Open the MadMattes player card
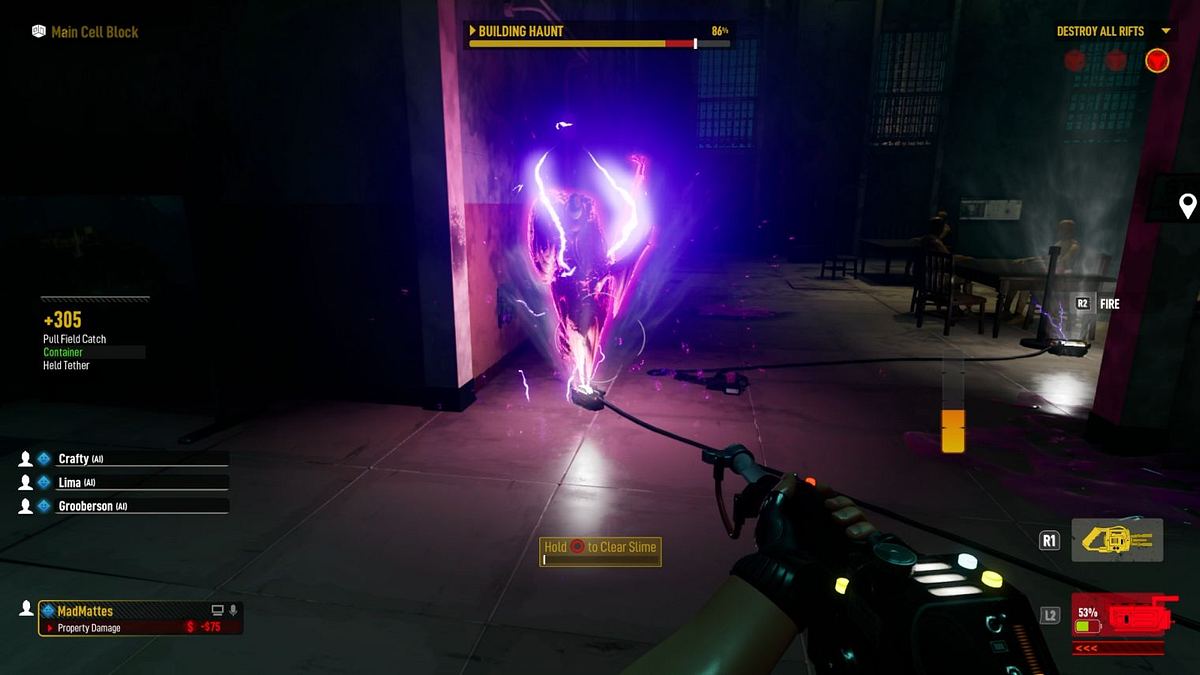This screenshot has width=1200, height=675. tap(140, 618)
